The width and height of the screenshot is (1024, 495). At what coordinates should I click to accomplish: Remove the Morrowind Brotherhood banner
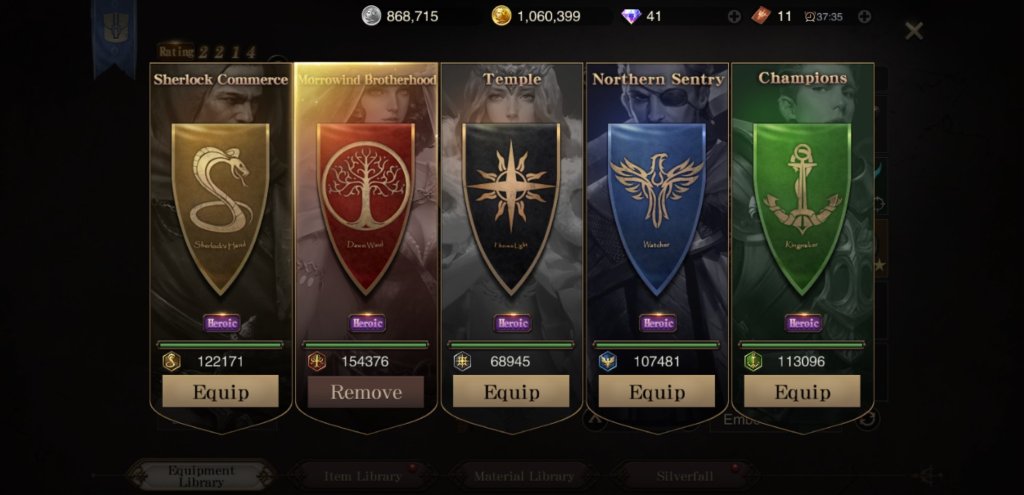[x=366, y=391]
